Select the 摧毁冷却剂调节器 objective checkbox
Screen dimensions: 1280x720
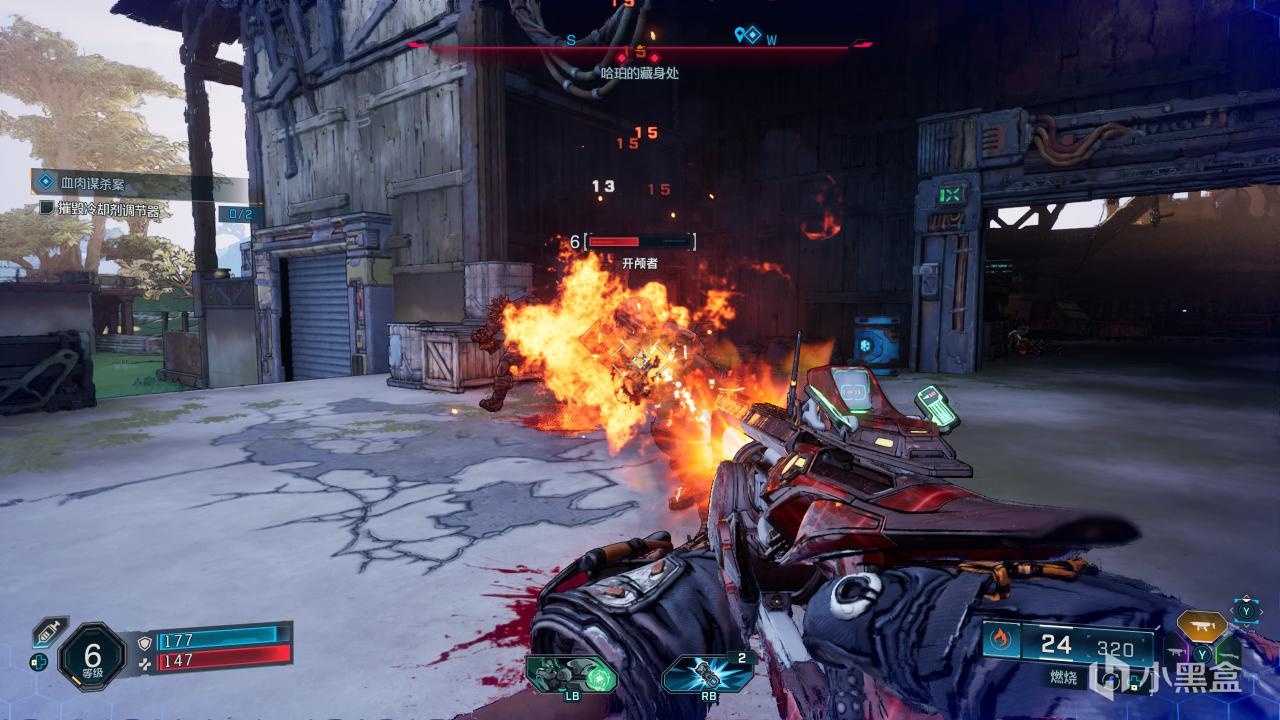tap(46, 209)
